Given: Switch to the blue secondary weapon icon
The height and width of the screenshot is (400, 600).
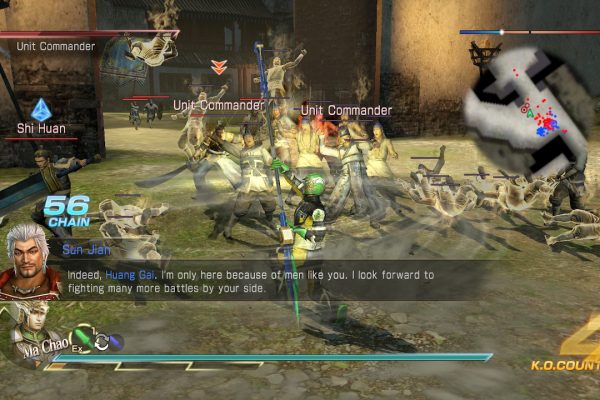Looking at the screenshot, I should click(x=116, y=342).
